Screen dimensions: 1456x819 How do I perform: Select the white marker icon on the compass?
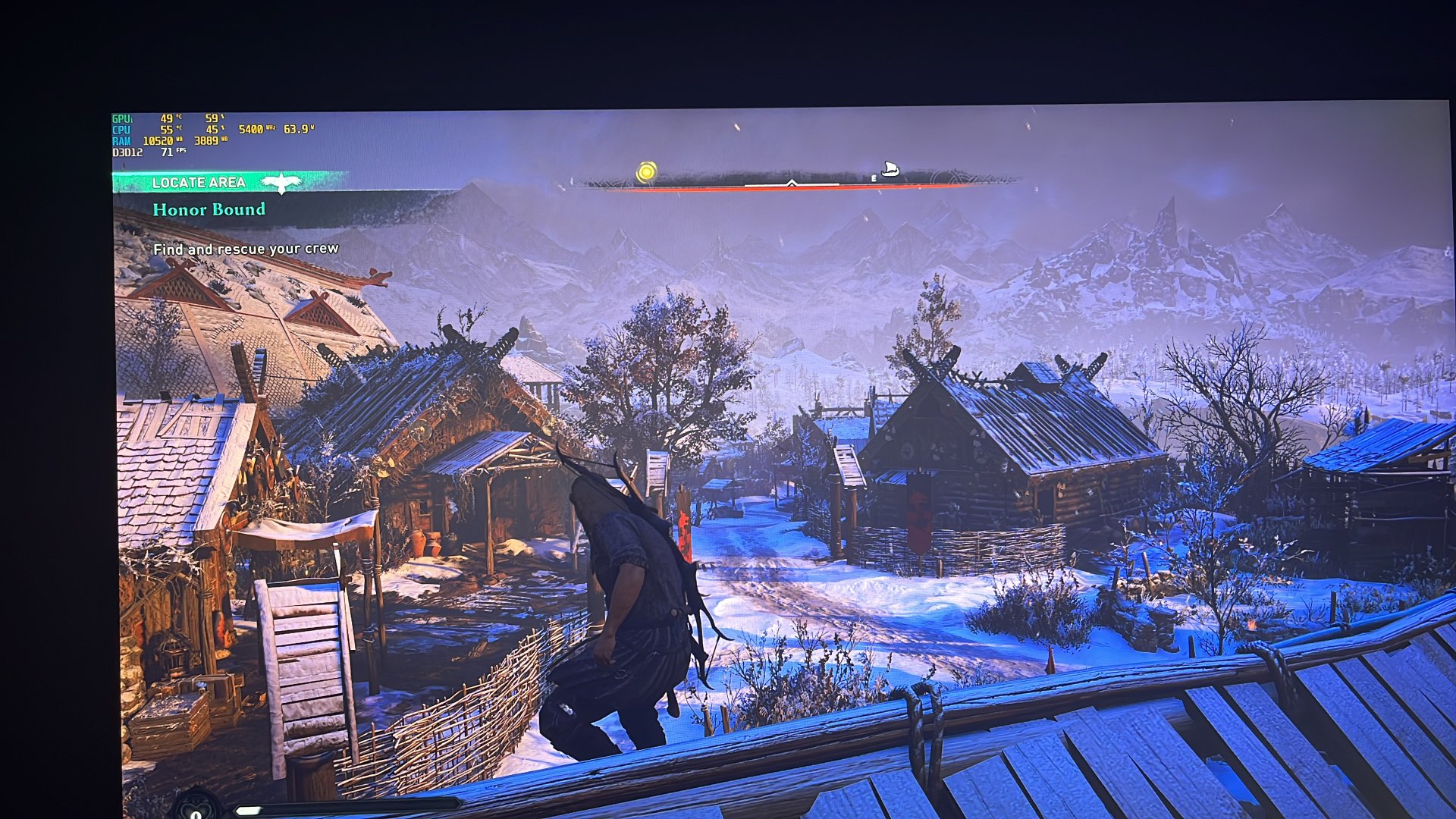[890, 169]
